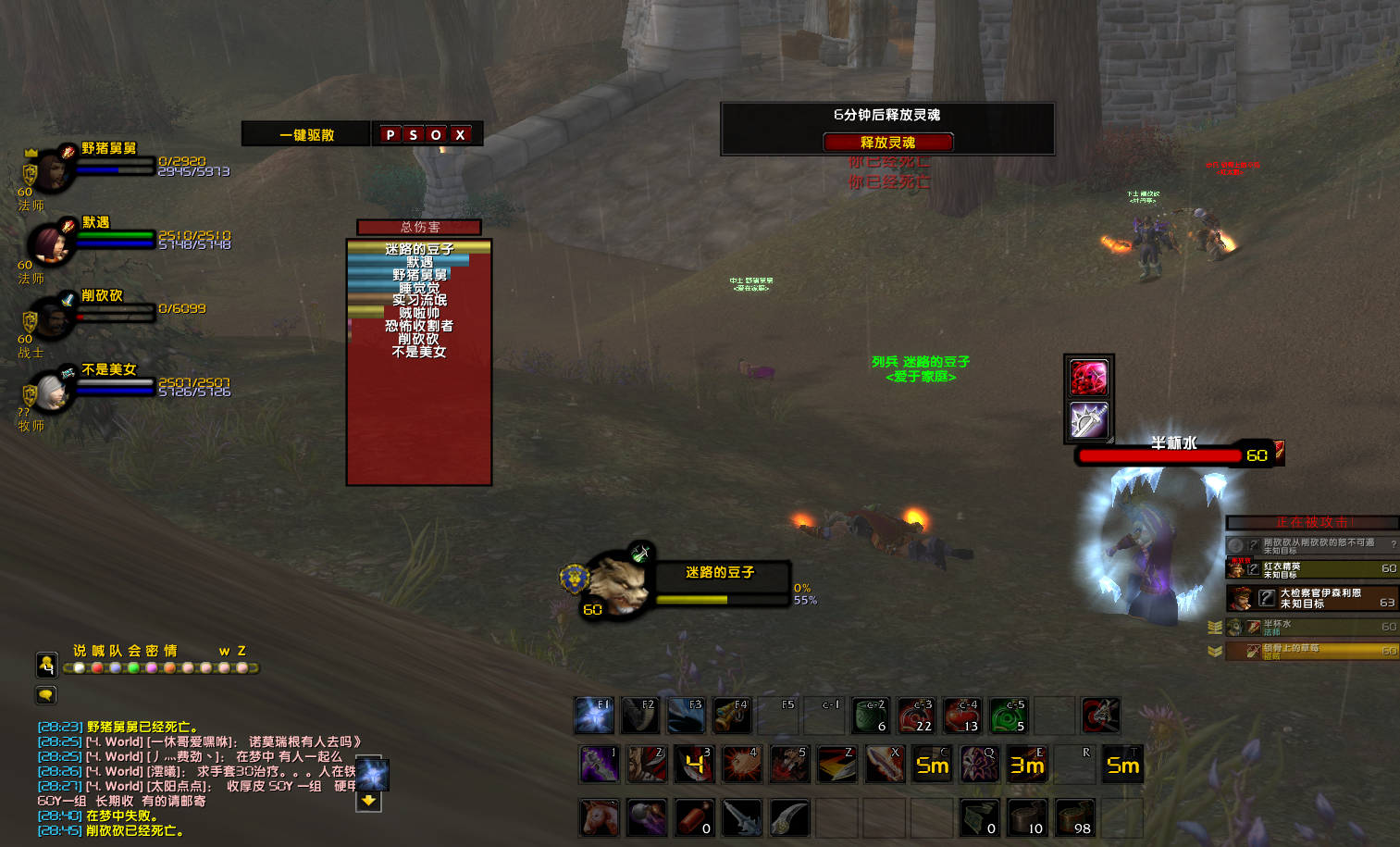
Task: Activate the spyglass ability on F4
Action: click(732, 716)
